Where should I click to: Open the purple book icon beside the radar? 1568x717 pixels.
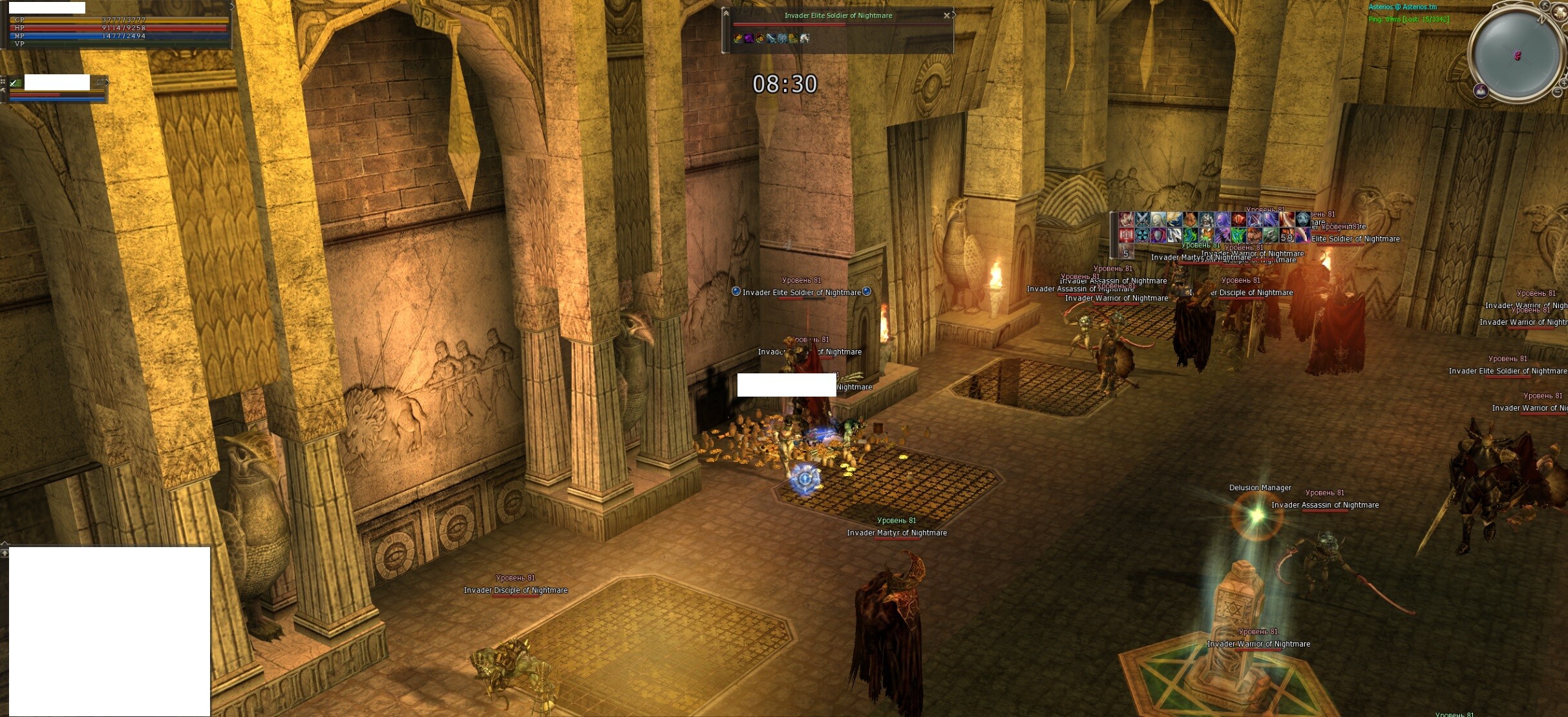(x=1481, y=90)
